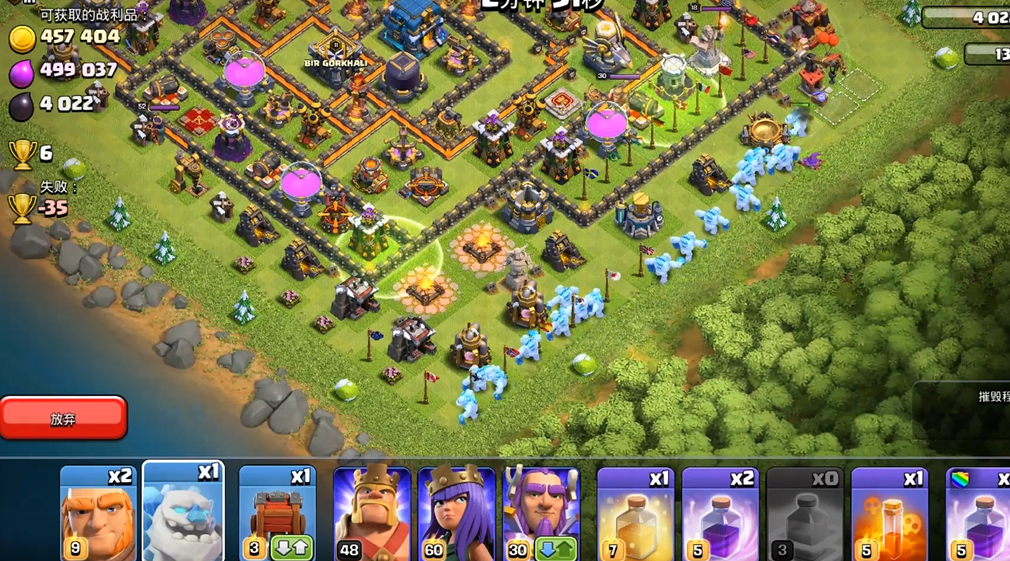1010x561 pixels.
Task: Select the Grand Warden hero card
Action: 541,514
